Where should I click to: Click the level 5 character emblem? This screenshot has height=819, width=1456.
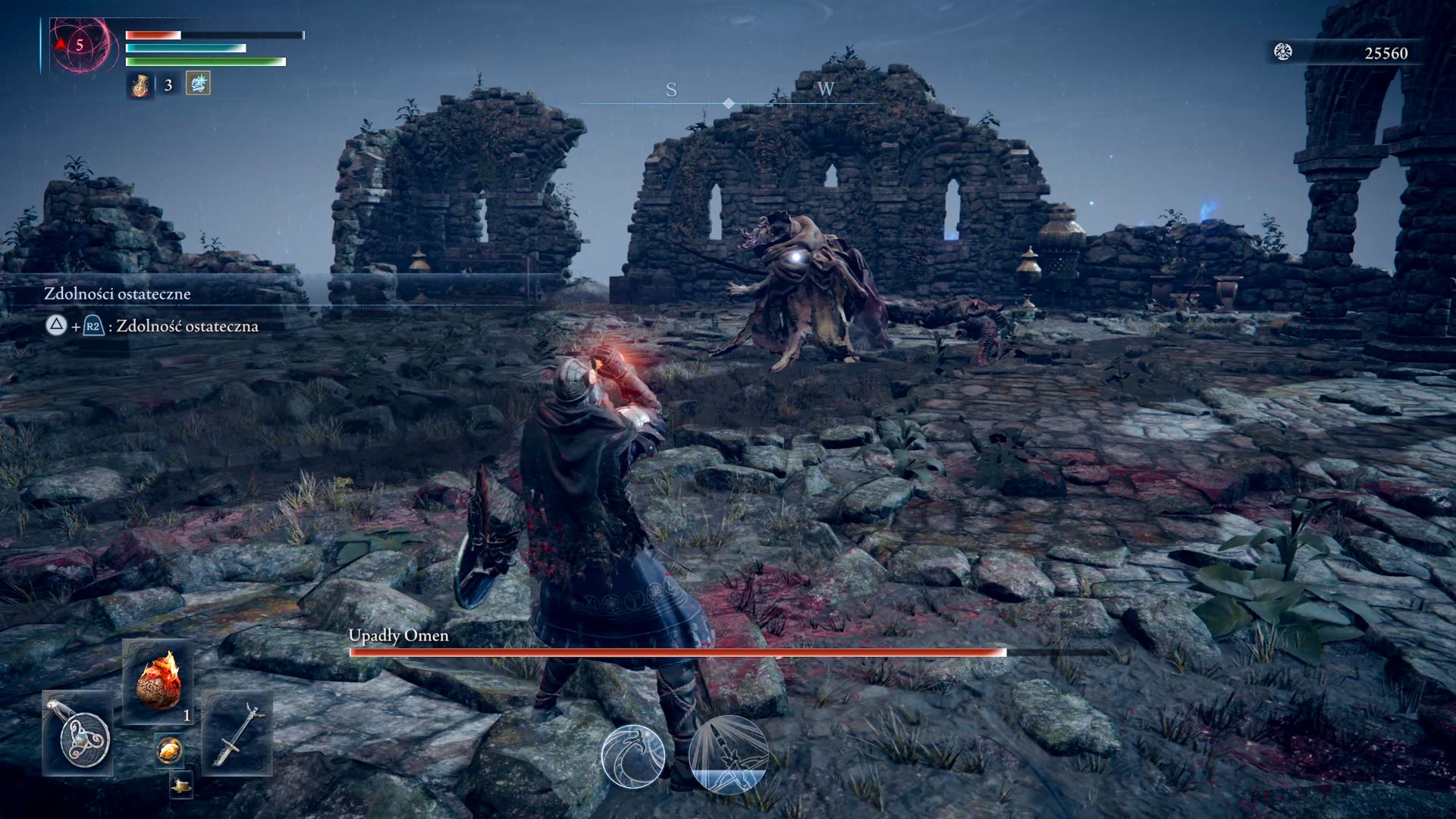point(79,45)
